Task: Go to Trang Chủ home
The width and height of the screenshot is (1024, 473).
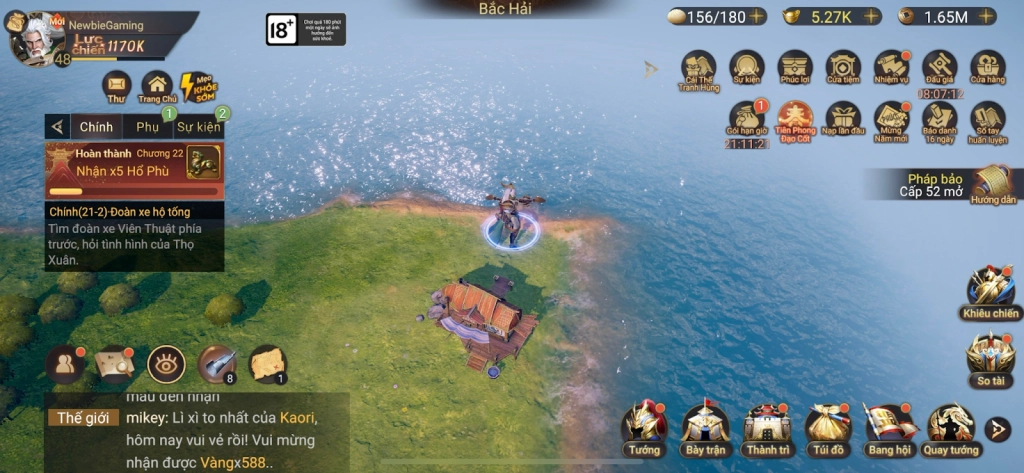Action: 157,86
